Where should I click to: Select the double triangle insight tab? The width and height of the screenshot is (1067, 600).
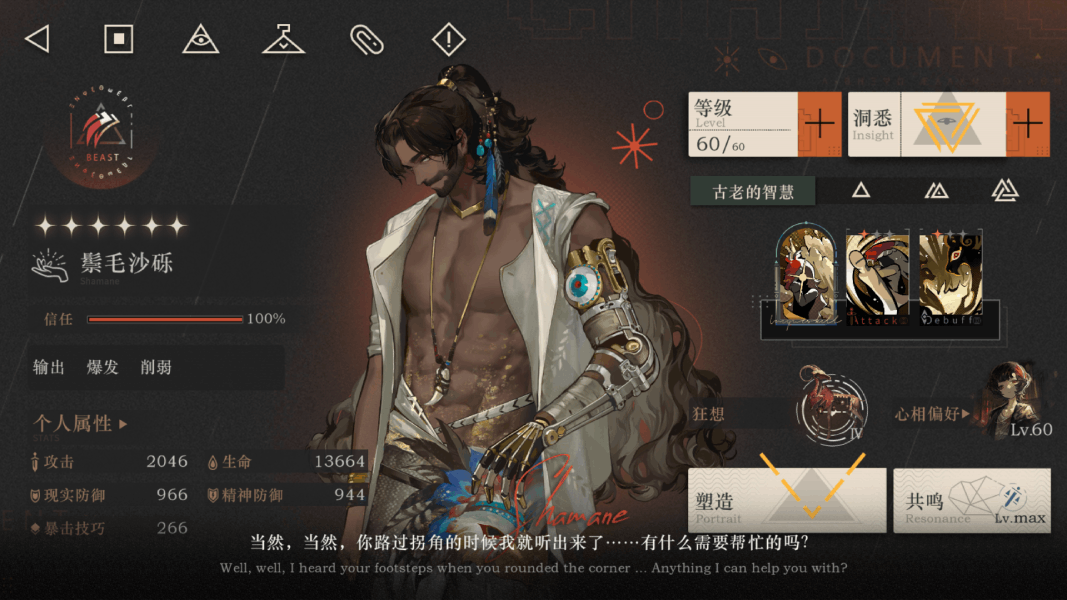point(935,190)
